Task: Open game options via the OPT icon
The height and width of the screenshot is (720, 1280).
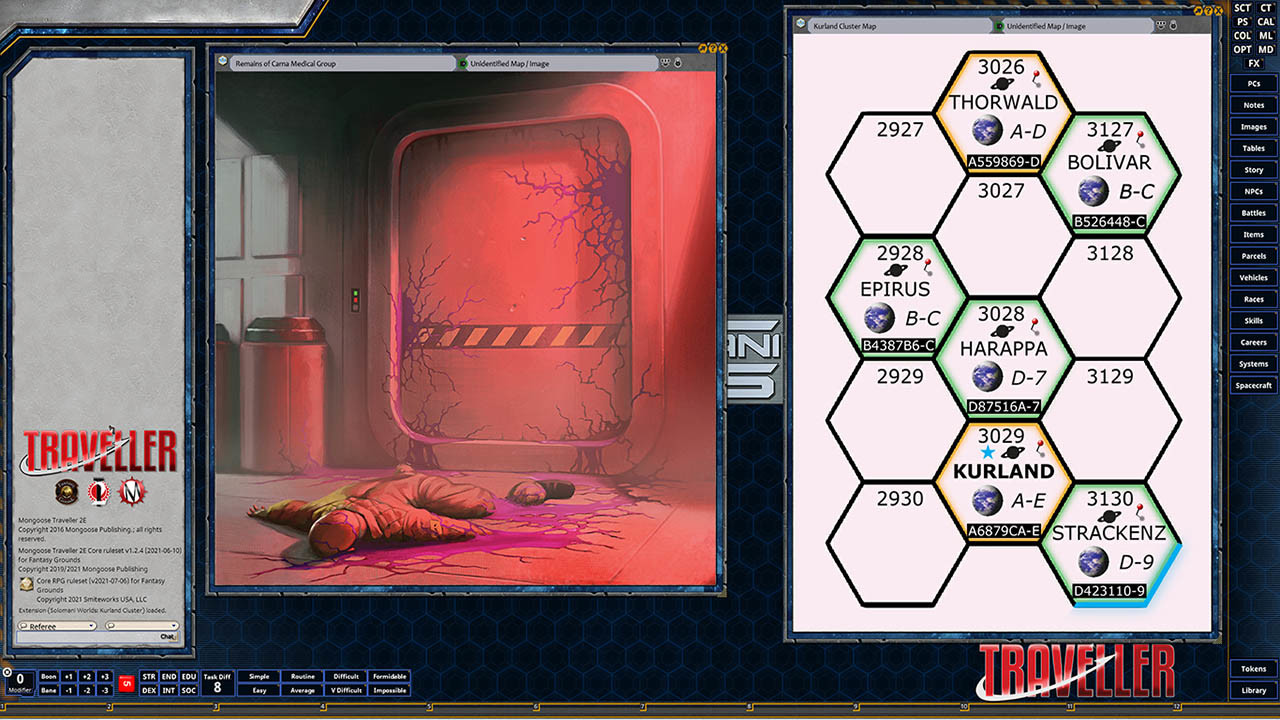Action: tap(1242, 48)
